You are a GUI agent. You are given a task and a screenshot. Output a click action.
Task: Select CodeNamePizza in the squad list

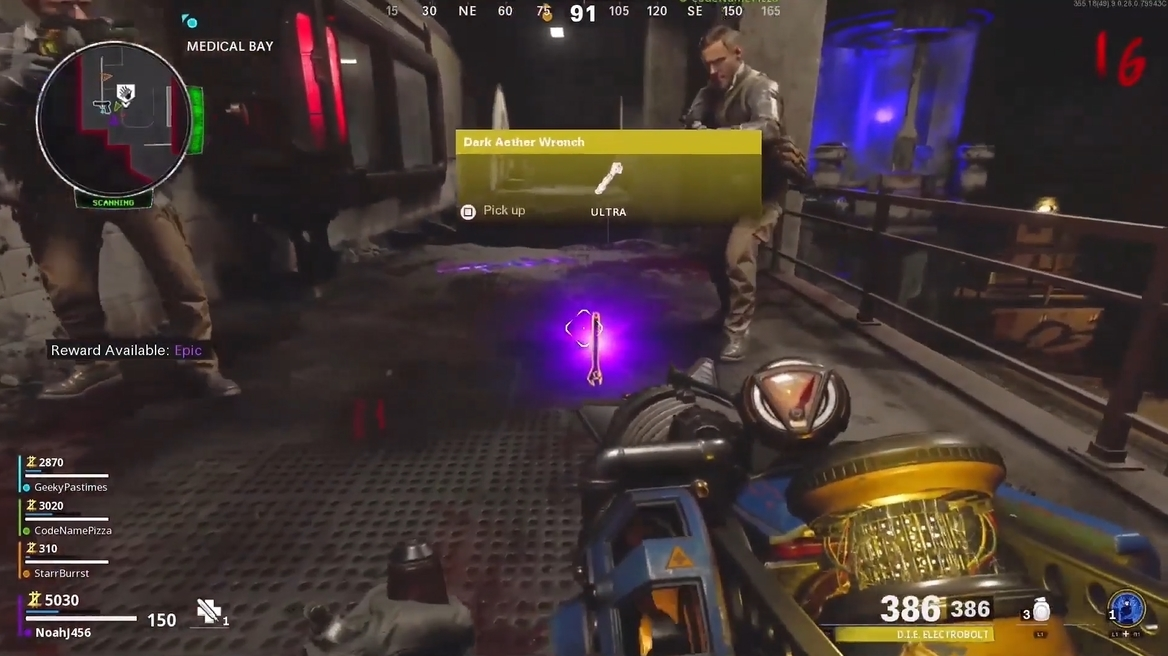pyautogui.click(x=72, y=531)
